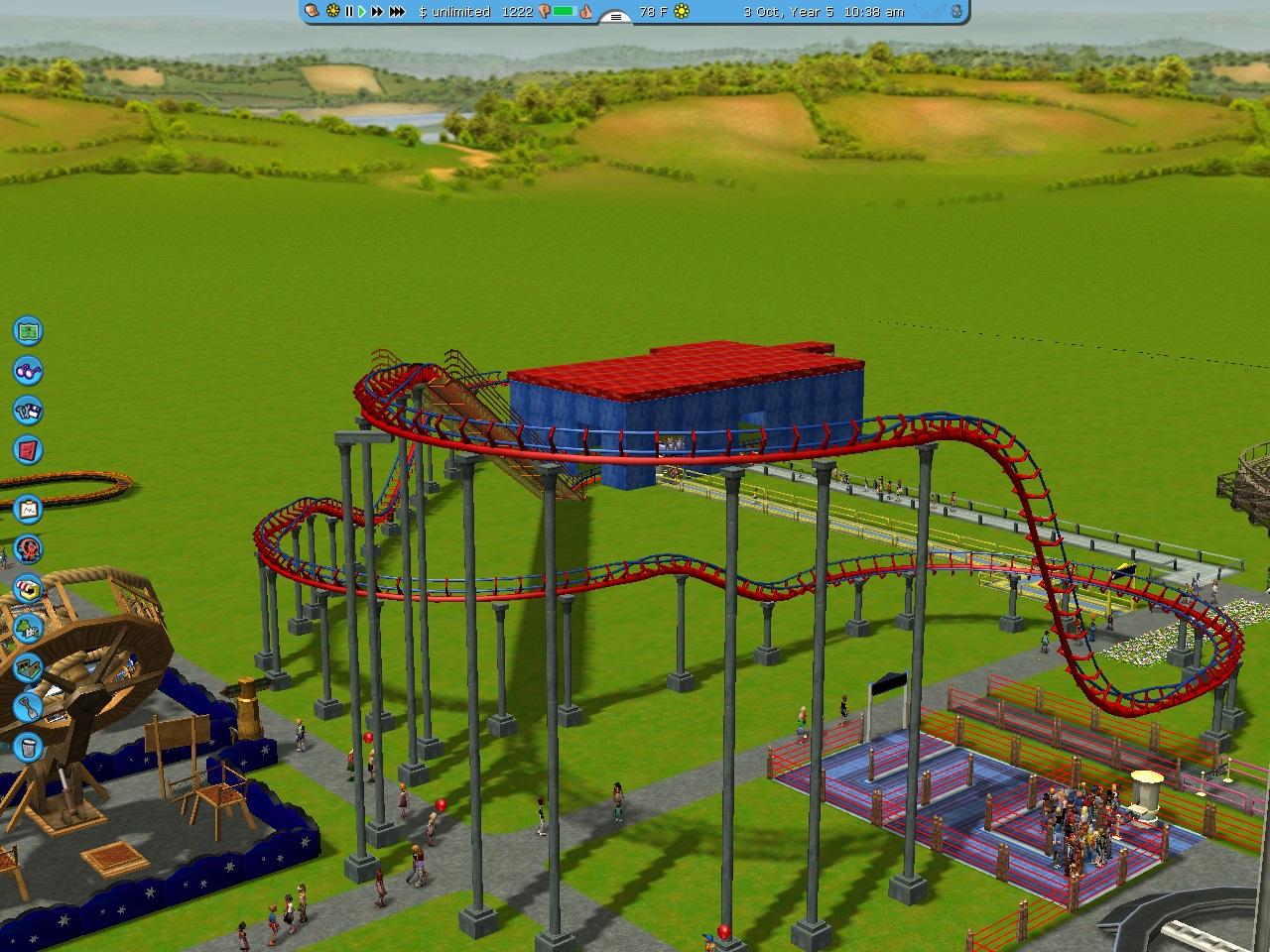The width and height of the screenshot is (1270, 952).
Task: Click the thumbs-up park rating icon
Action: (586, 12)
